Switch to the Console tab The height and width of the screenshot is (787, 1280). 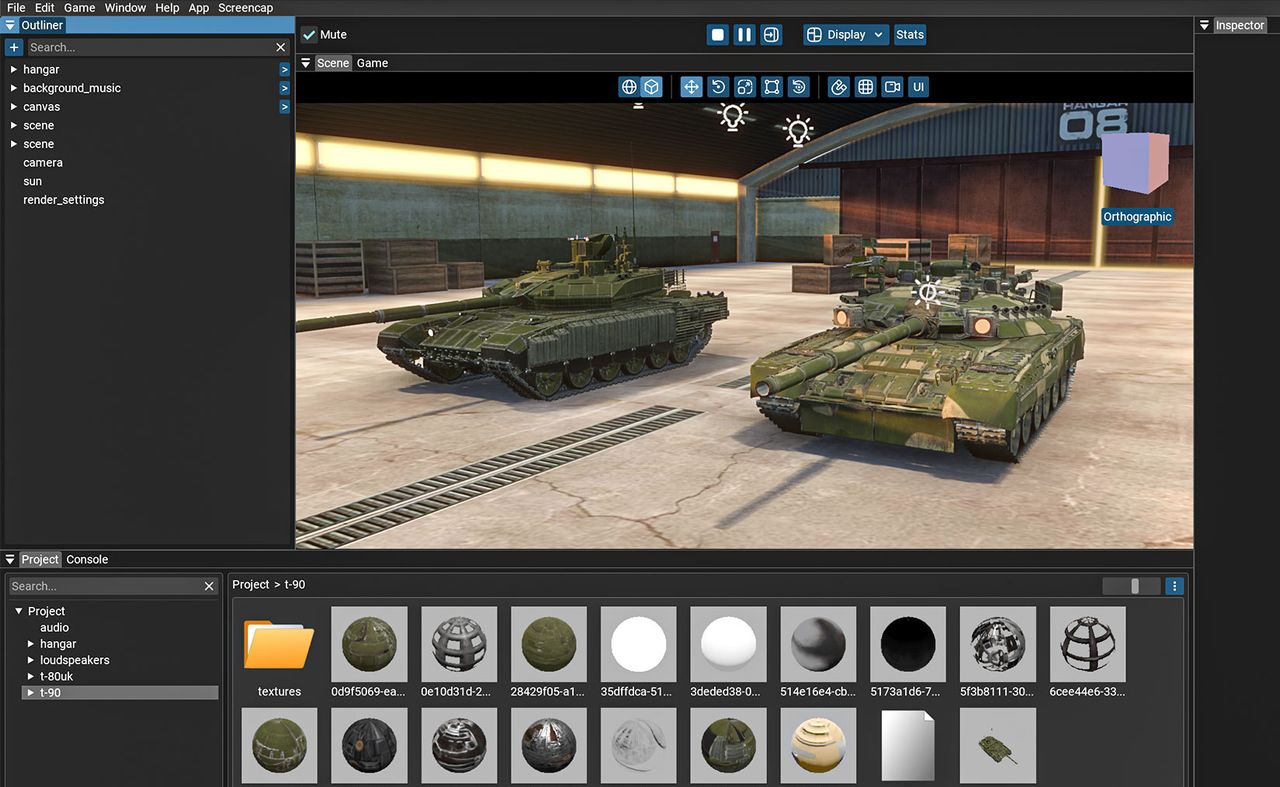[x=87, y=560]
